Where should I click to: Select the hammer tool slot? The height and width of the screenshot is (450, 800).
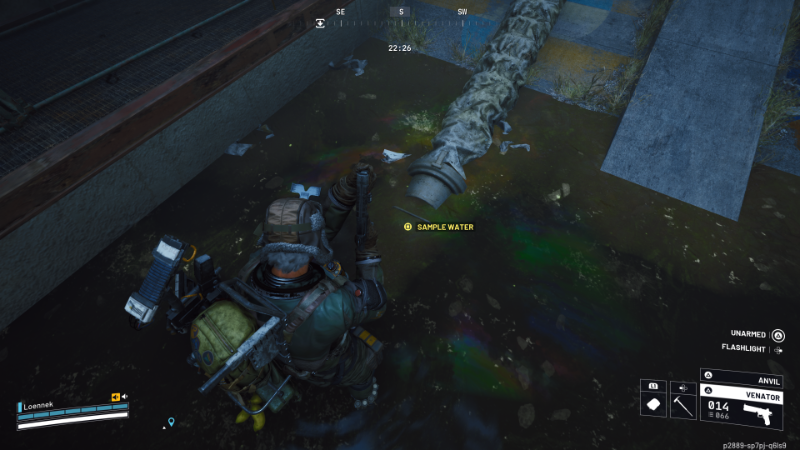[685, 404]
